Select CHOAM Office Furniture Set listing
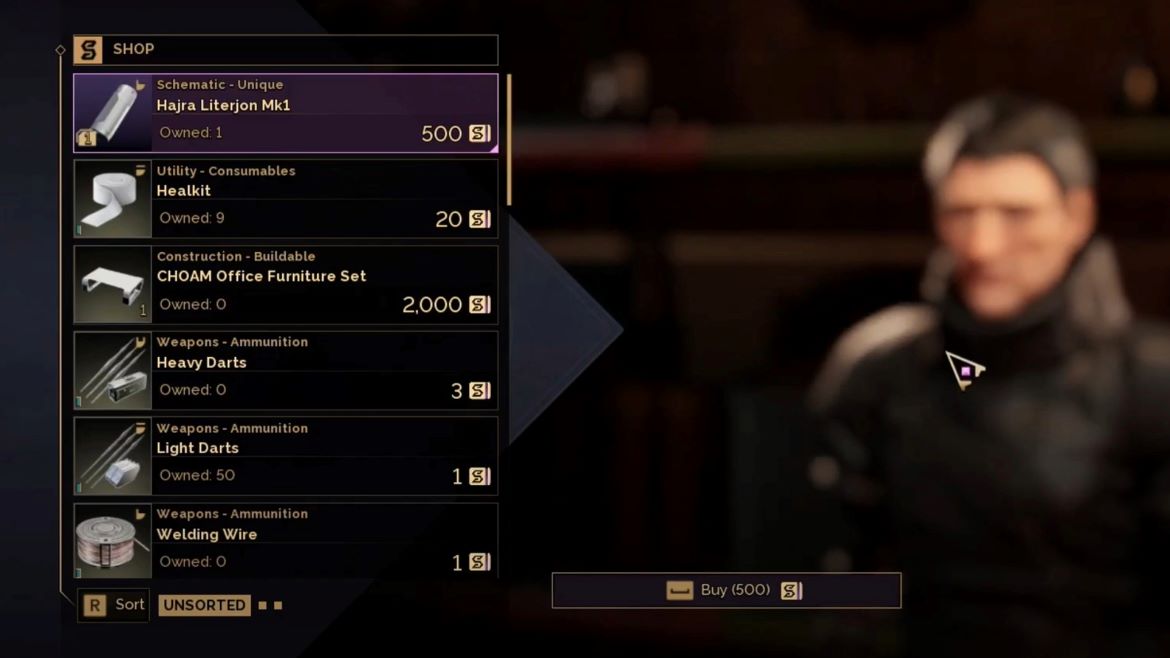 (285, 285)
